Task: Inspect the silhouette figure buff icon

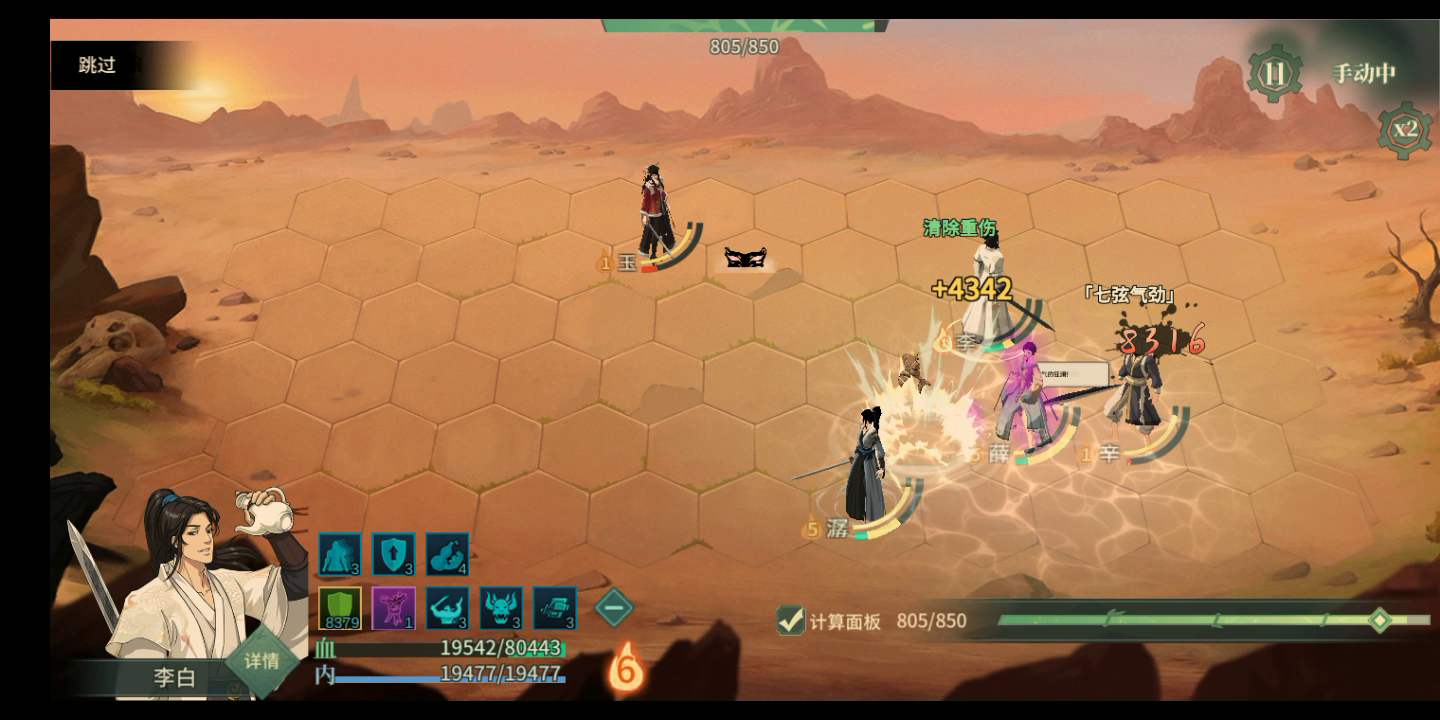Action: [340, 554]
